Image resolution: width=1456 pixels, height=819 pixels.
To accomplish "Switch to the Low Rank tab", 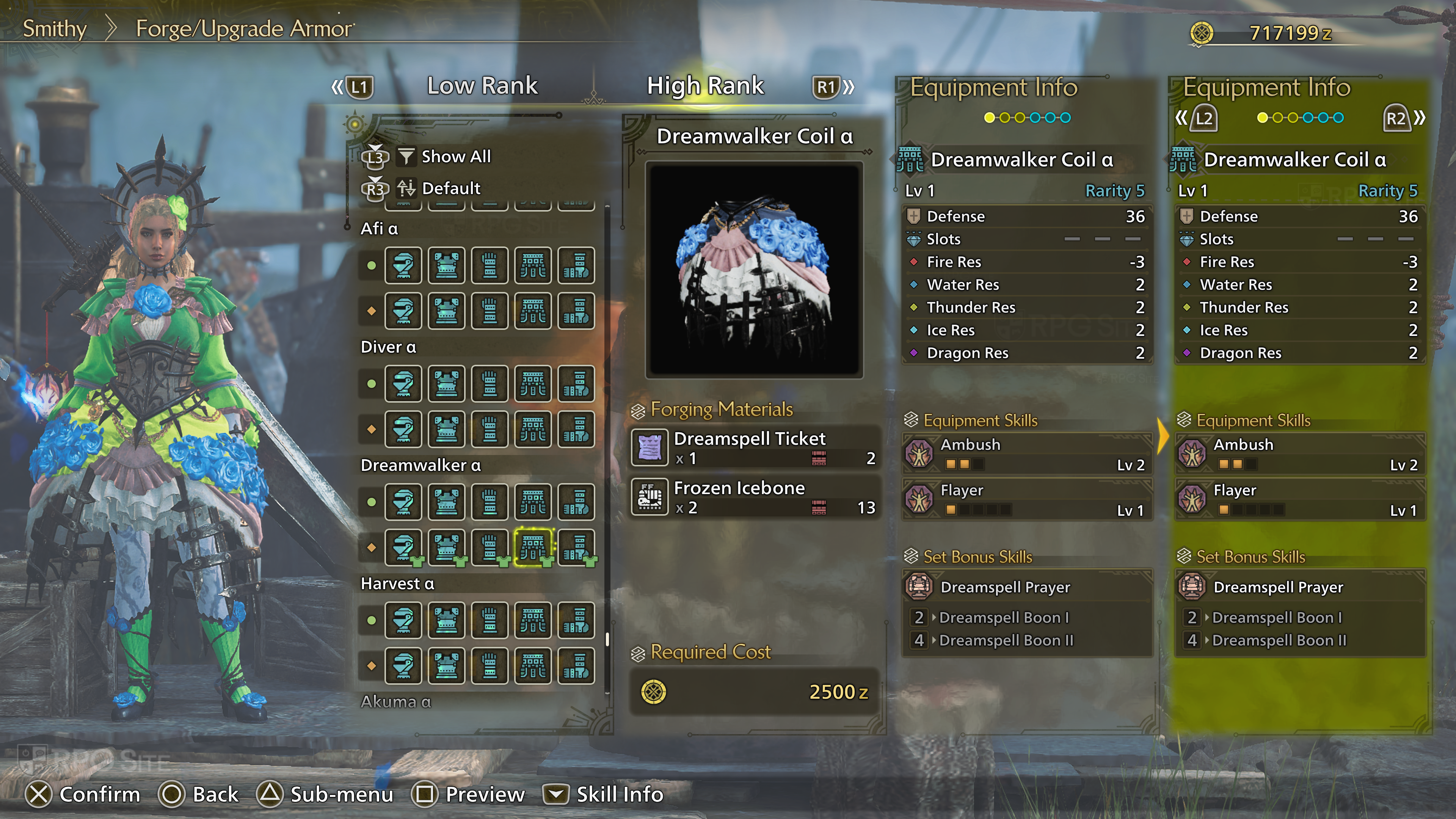I will click(x=482, y=86).
